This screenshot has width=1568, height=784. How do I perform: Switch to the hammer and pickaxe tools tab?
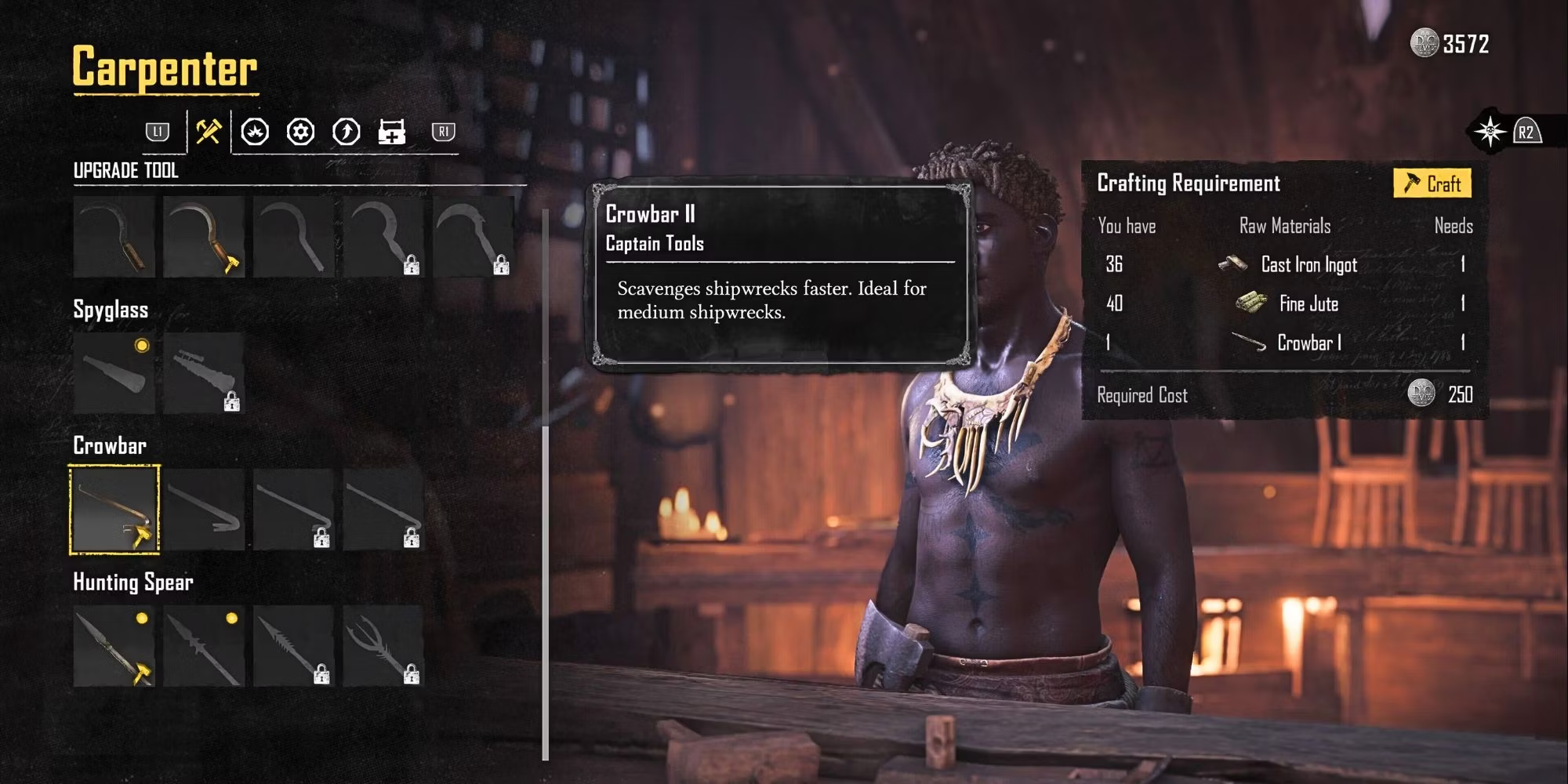[209, 132]
